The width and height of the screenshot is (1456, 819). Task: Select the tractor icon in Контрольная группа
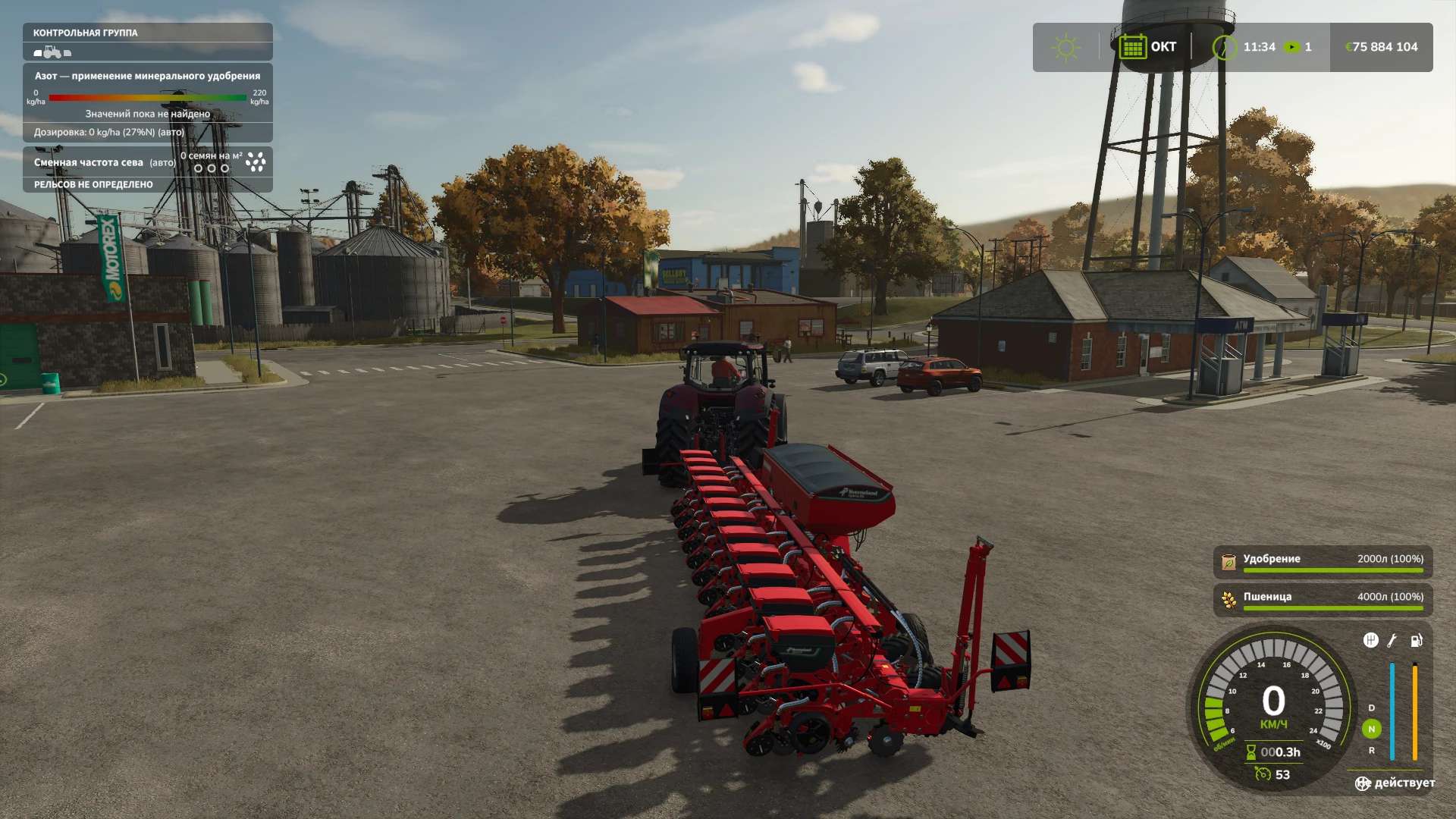[52, 52]
